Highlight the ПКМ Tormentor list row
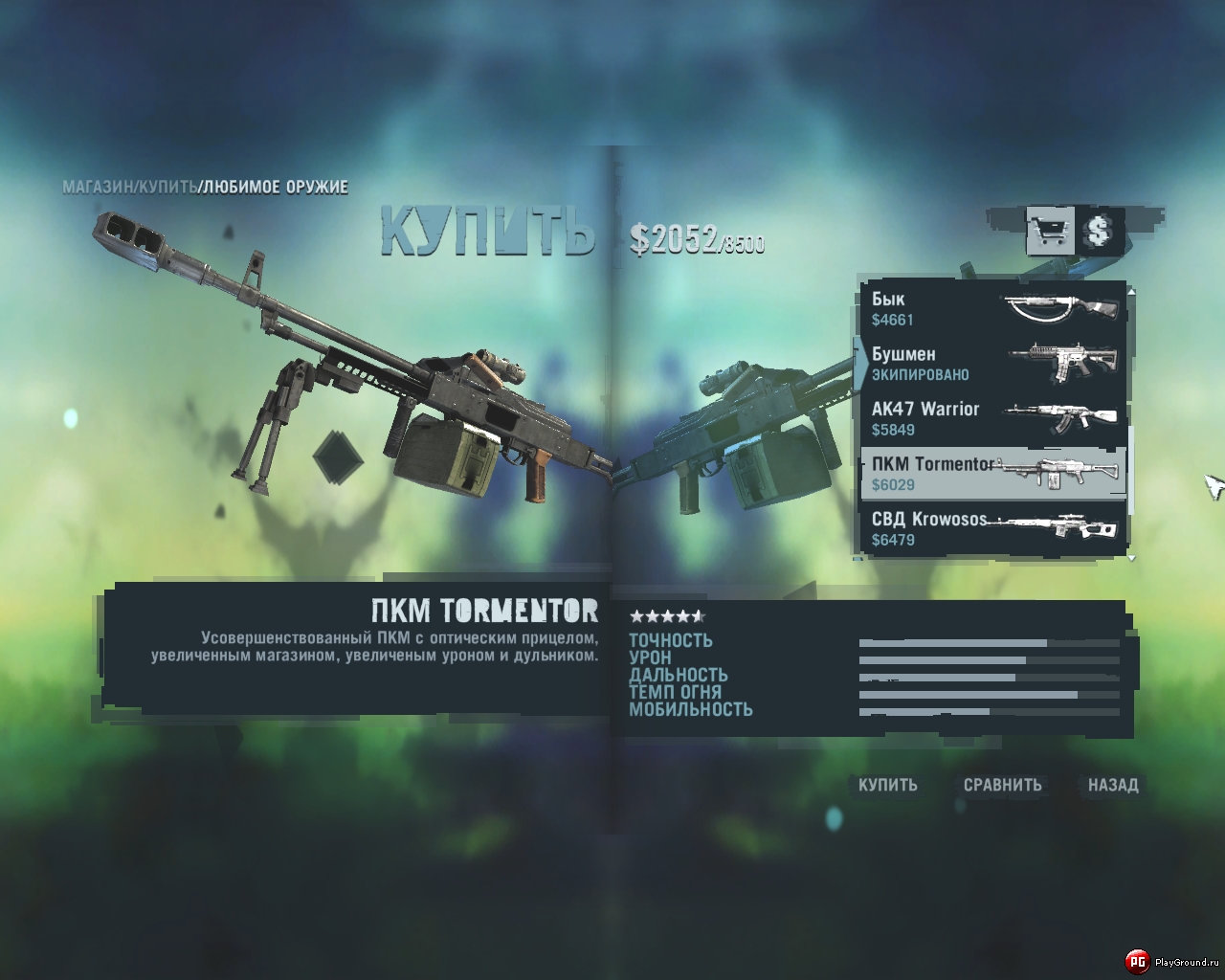Viewport: 1225px width, 980px height. pyautogui.click(x=991, y=474)
